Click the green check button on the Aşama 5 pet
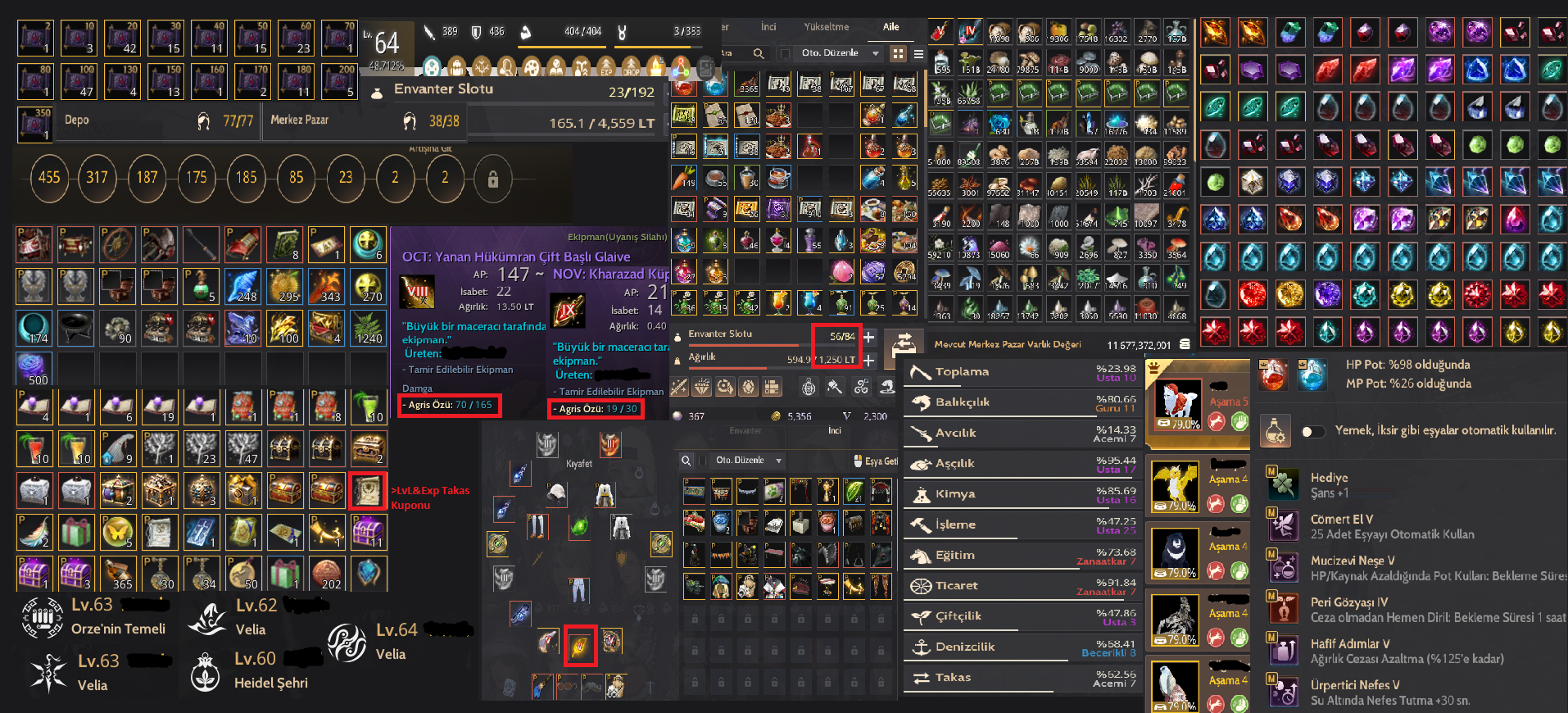Viewport: 1568px width, 713px height. point(1239,423)
